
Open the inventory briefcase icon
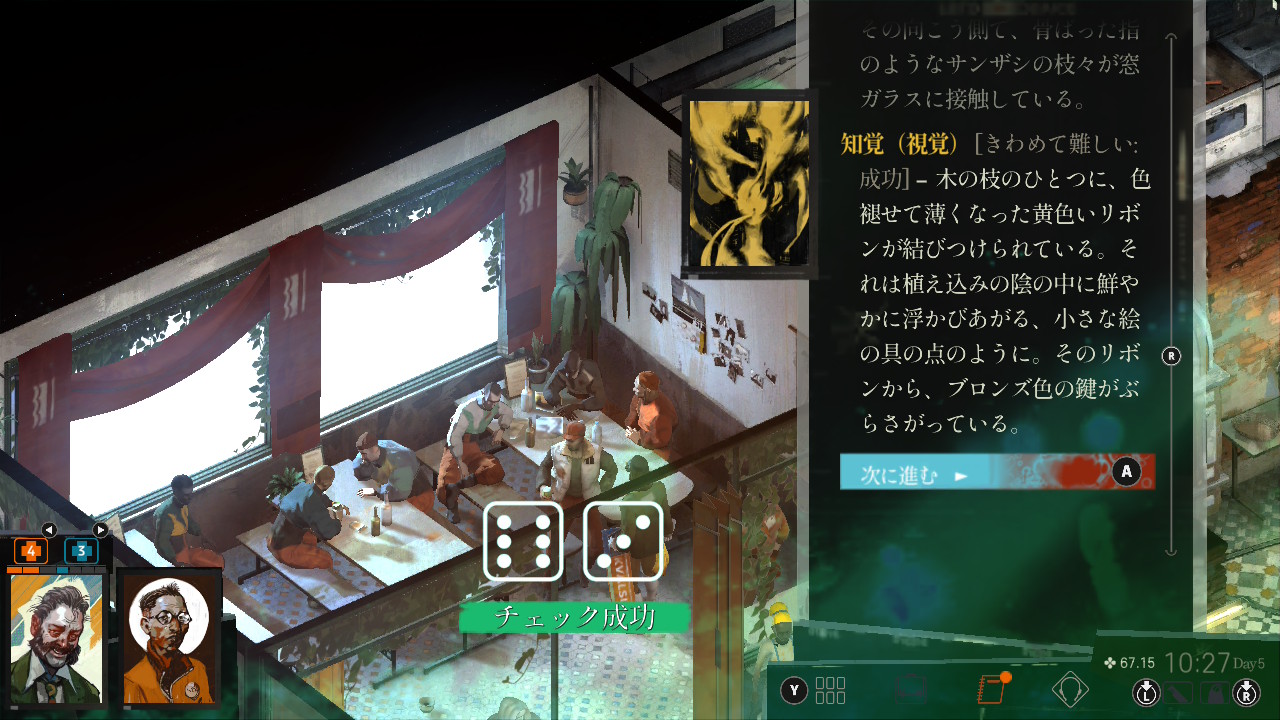[x=910, y=690]
